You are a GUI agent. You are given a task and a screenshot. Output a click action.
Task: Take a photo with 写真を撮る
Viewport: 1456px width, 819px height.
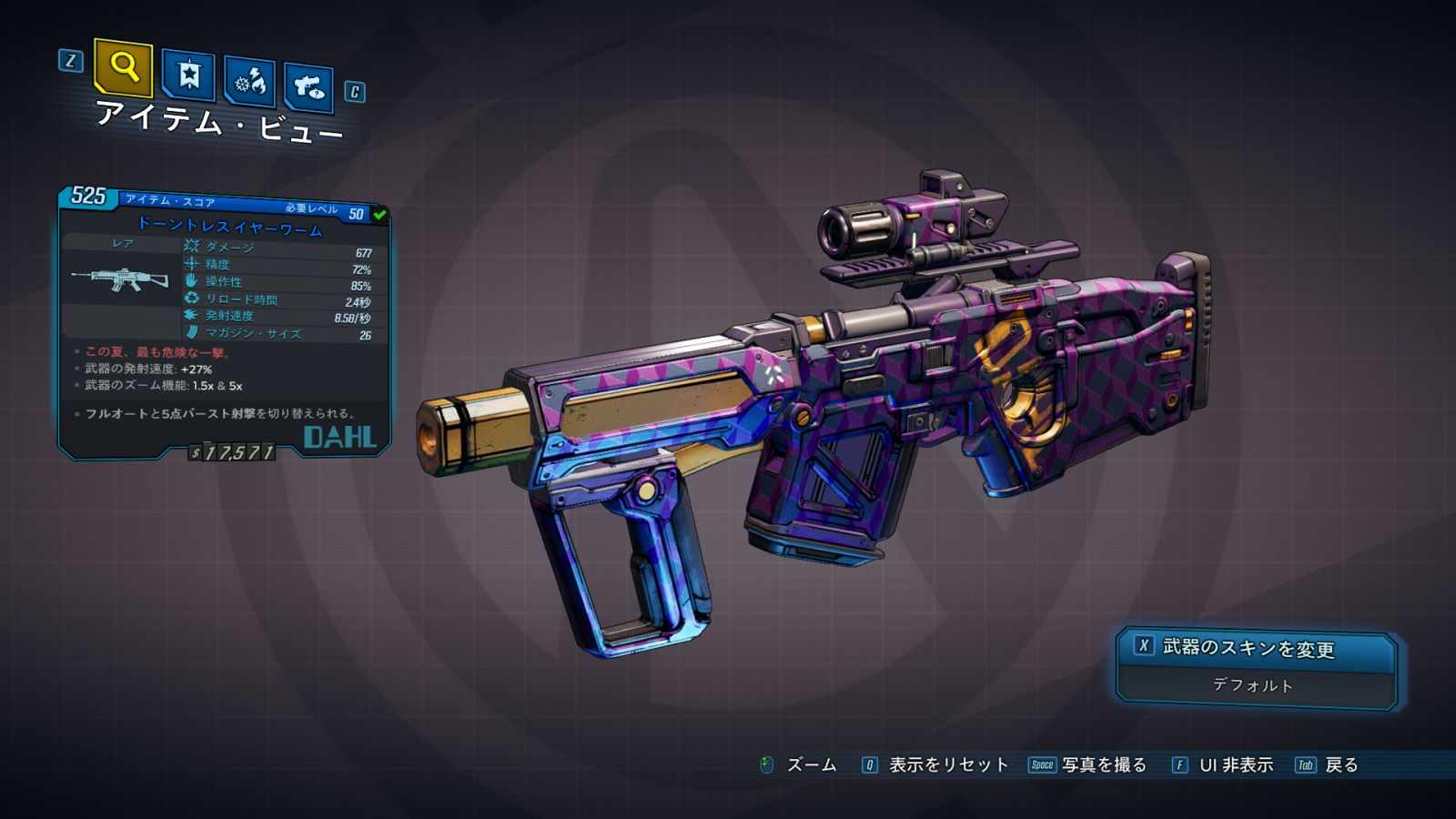click(1103, 765)
